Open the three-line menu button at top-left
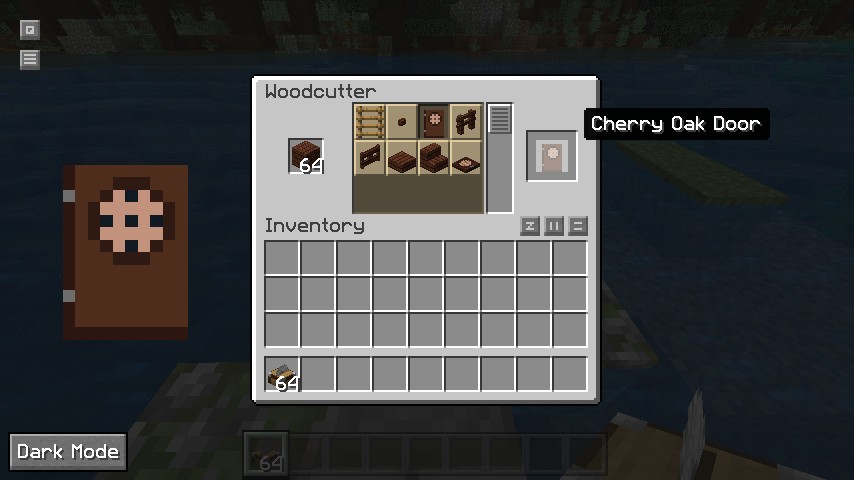854x480 pixels. pyautogui.click(x=30, y=59)
